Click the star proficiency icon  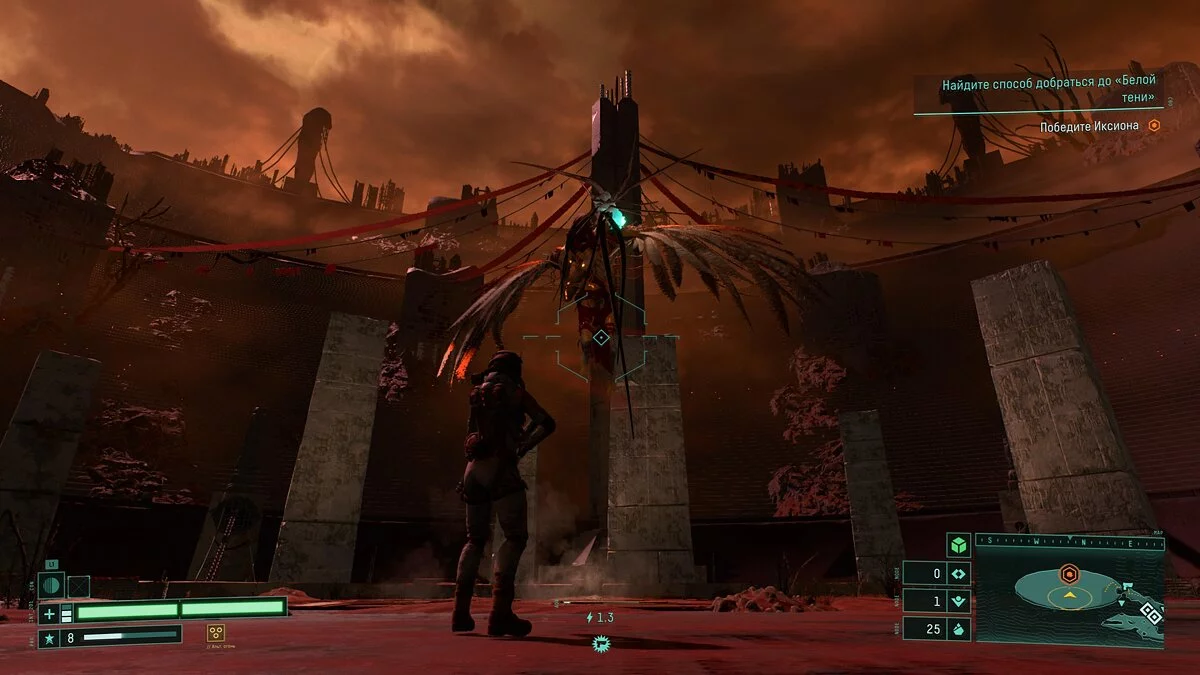pyautogui.click(x=49, y=637)
